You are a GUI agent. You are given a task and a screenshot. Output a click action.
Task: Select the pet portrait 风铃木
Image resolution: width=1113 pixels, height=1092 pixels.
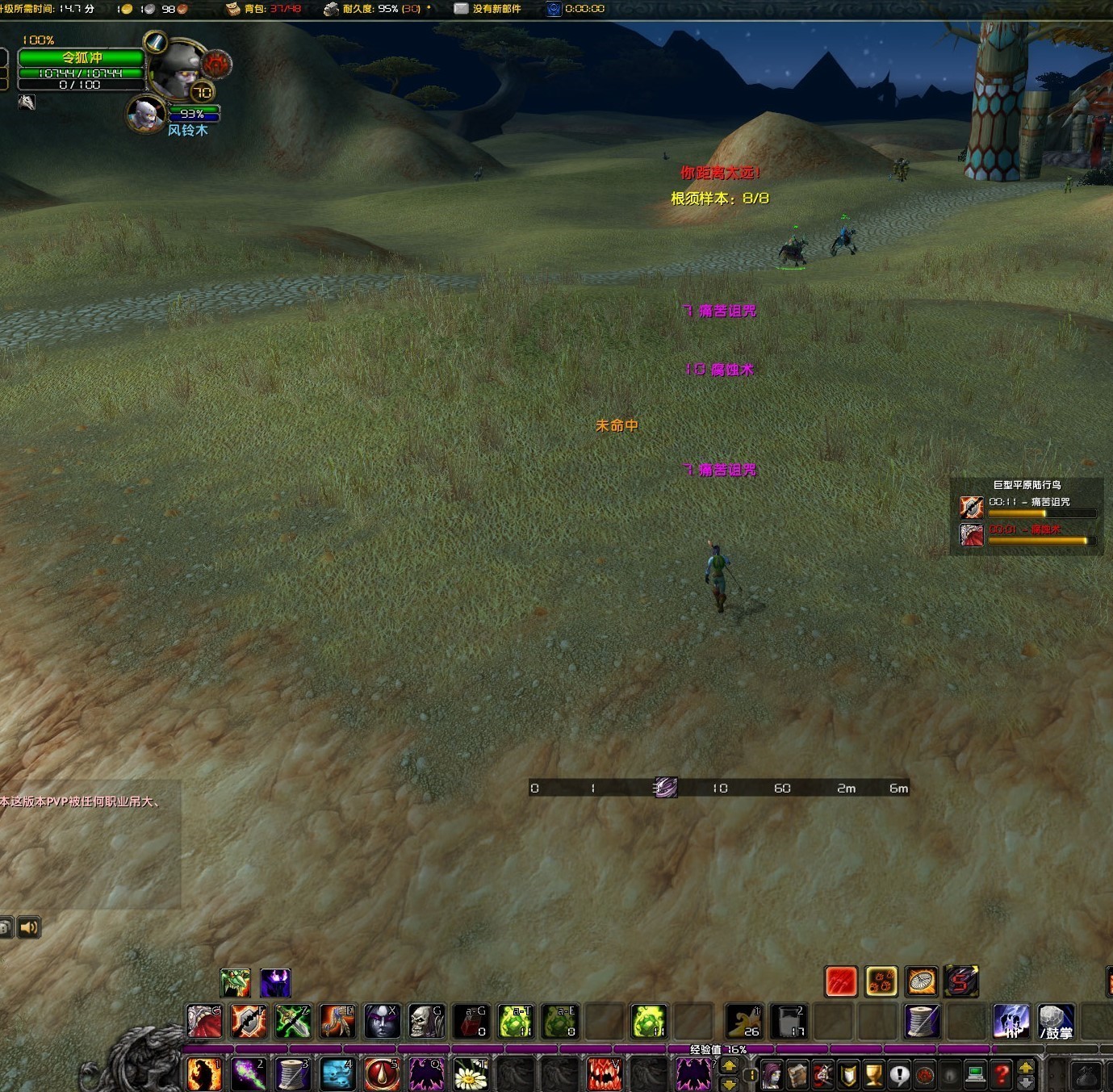146,113
